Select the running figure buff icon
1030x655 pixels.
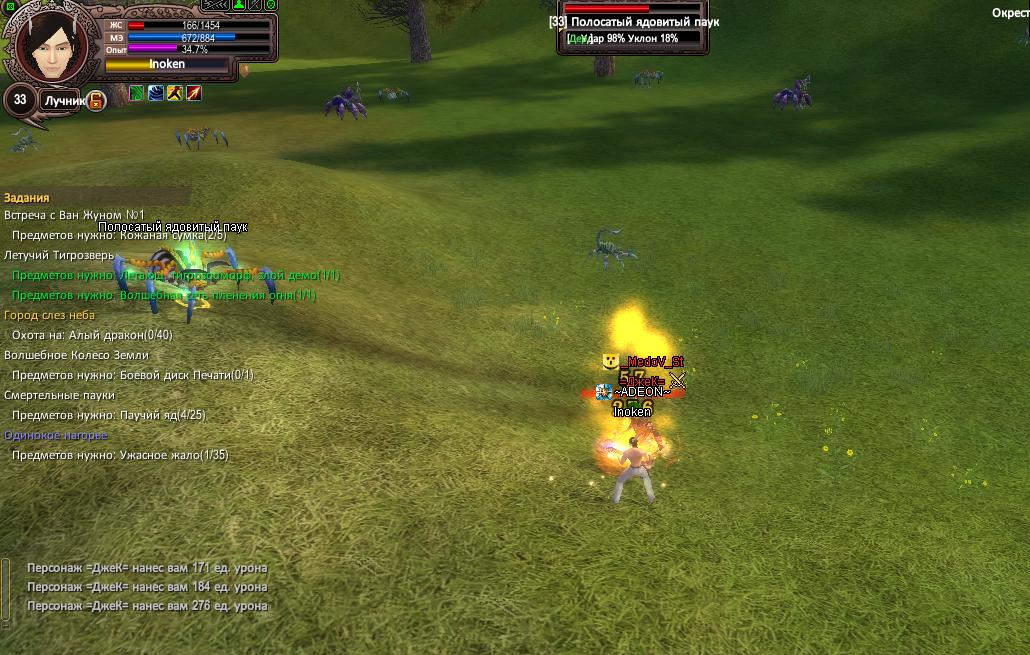point(175,93)
